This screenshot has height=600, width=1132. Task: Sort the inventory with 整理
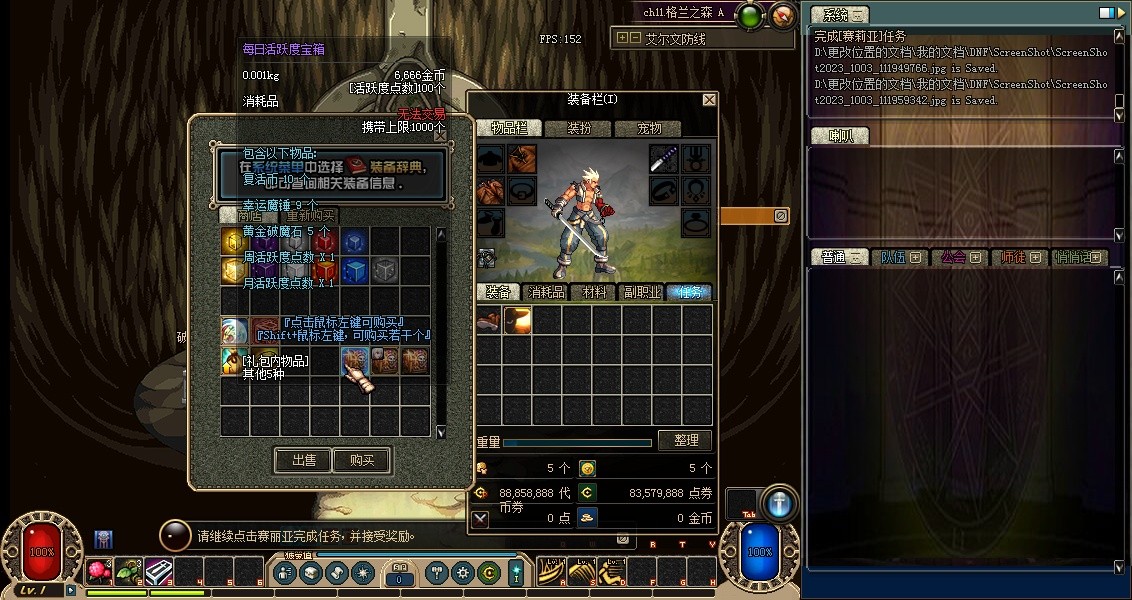(x=685, y=440)
